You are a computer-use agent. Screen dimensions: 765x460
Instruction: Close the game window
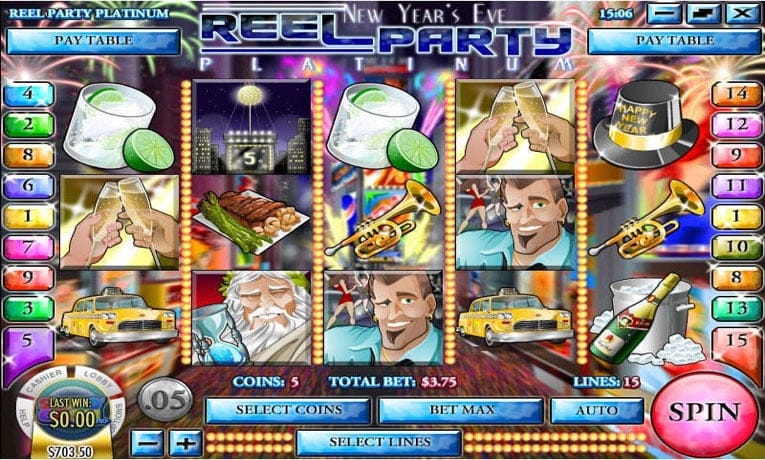click(x=741, y=14)
